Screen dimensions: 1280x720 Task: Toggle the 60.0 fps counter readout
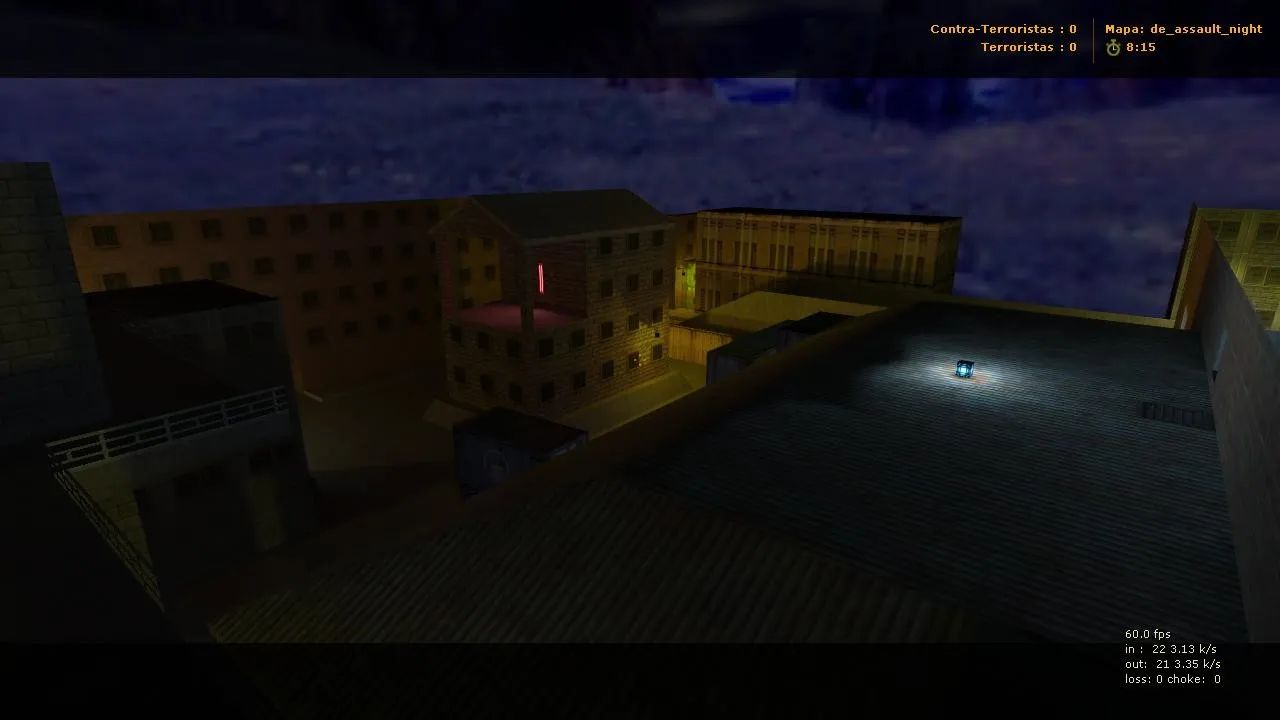tap(1148, 633)
